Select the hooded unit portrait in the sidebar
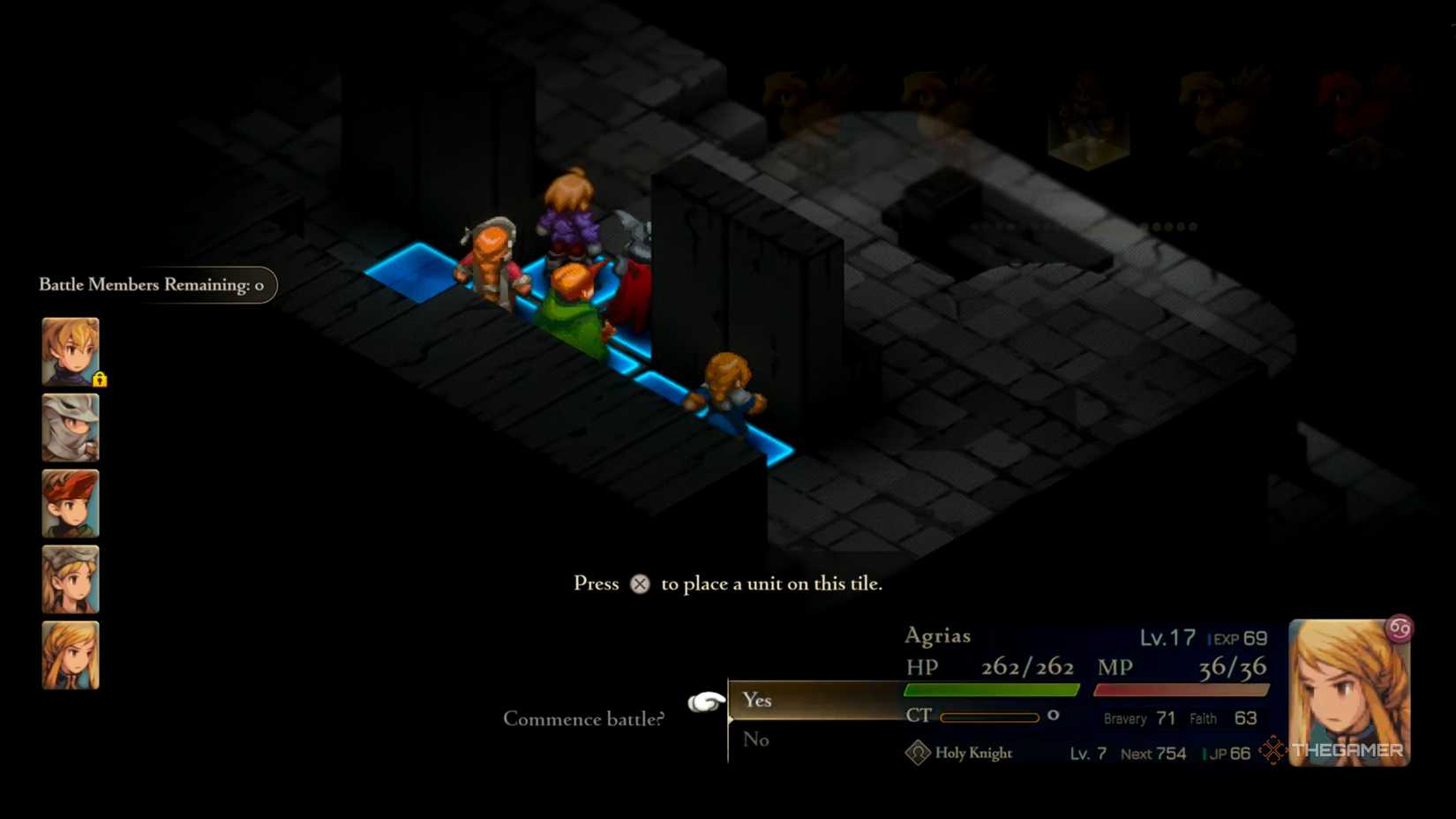 pyautogui.click(x=70, y=581)
